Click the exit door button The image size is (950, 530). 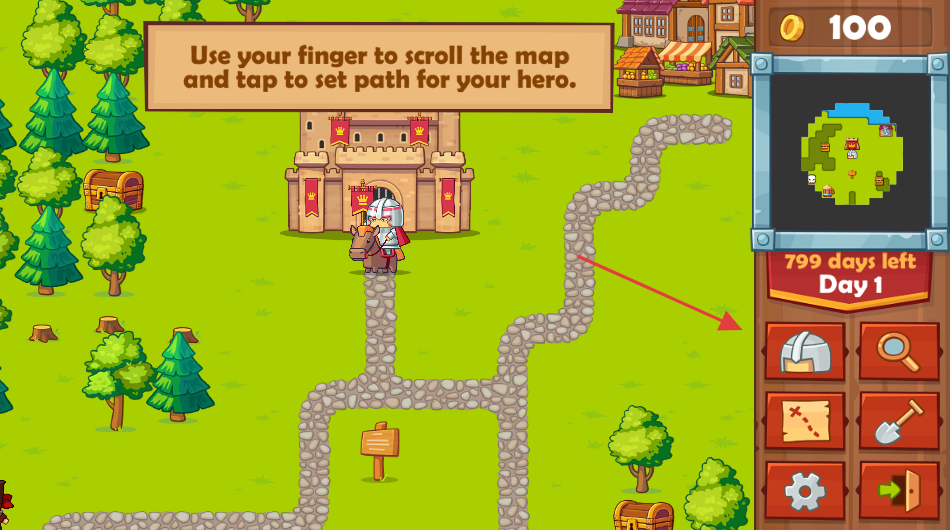899,490
